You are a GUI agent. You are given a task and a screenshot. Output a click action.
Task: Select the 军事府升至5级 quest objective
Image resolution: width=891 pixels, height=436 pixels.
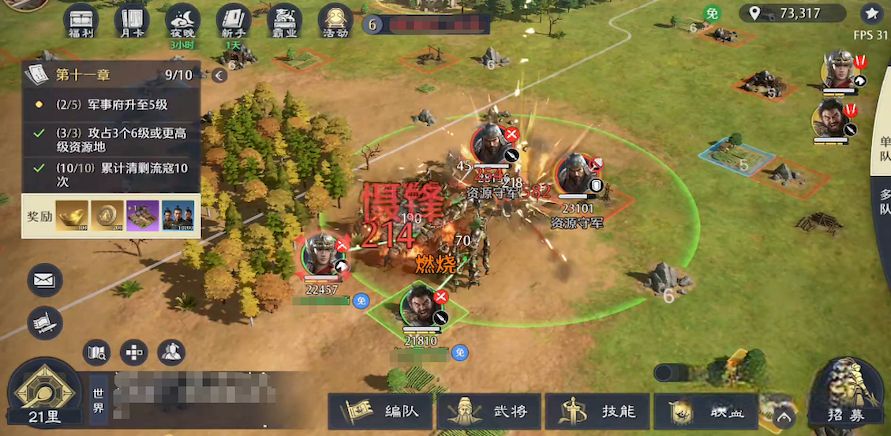[112, 104]
